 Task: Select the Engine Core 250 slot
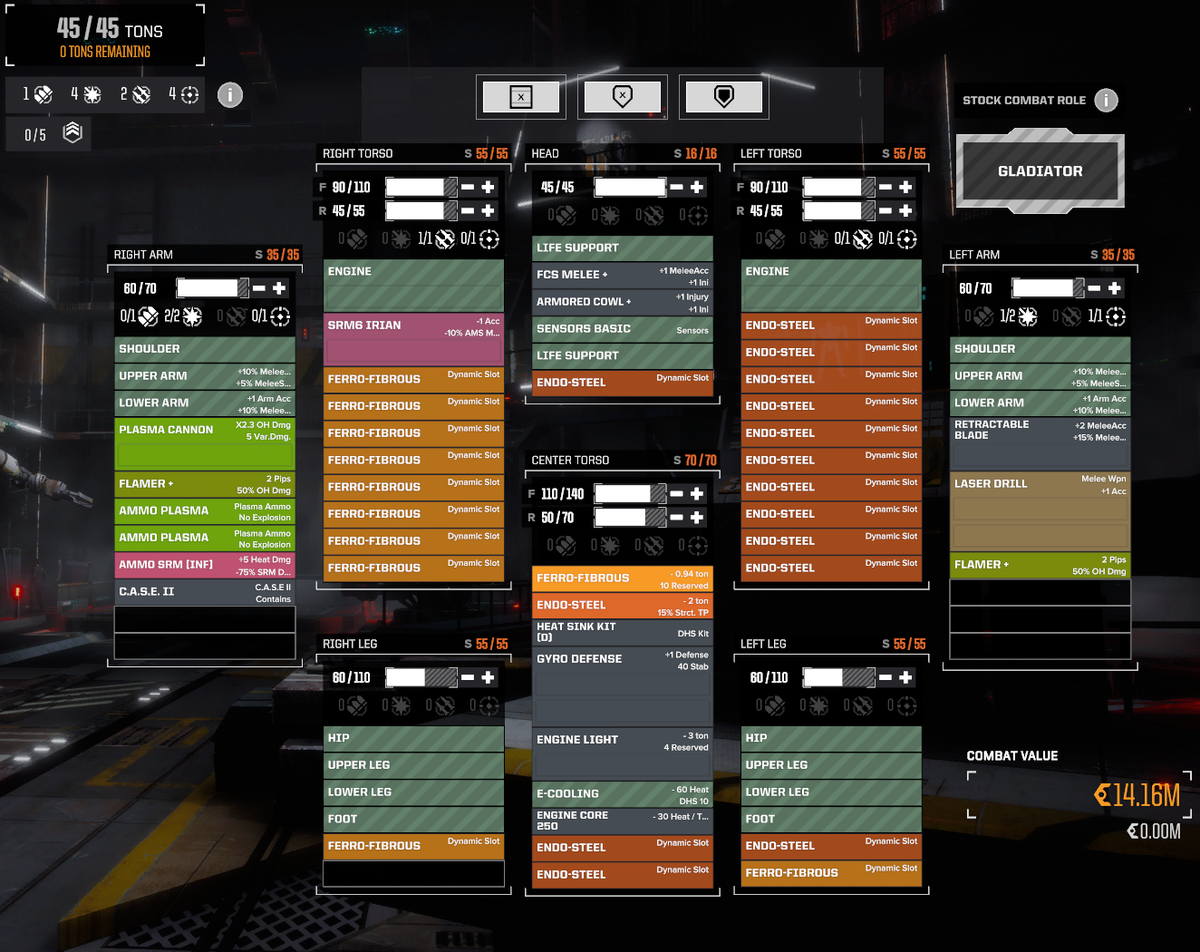pos(622,820)
